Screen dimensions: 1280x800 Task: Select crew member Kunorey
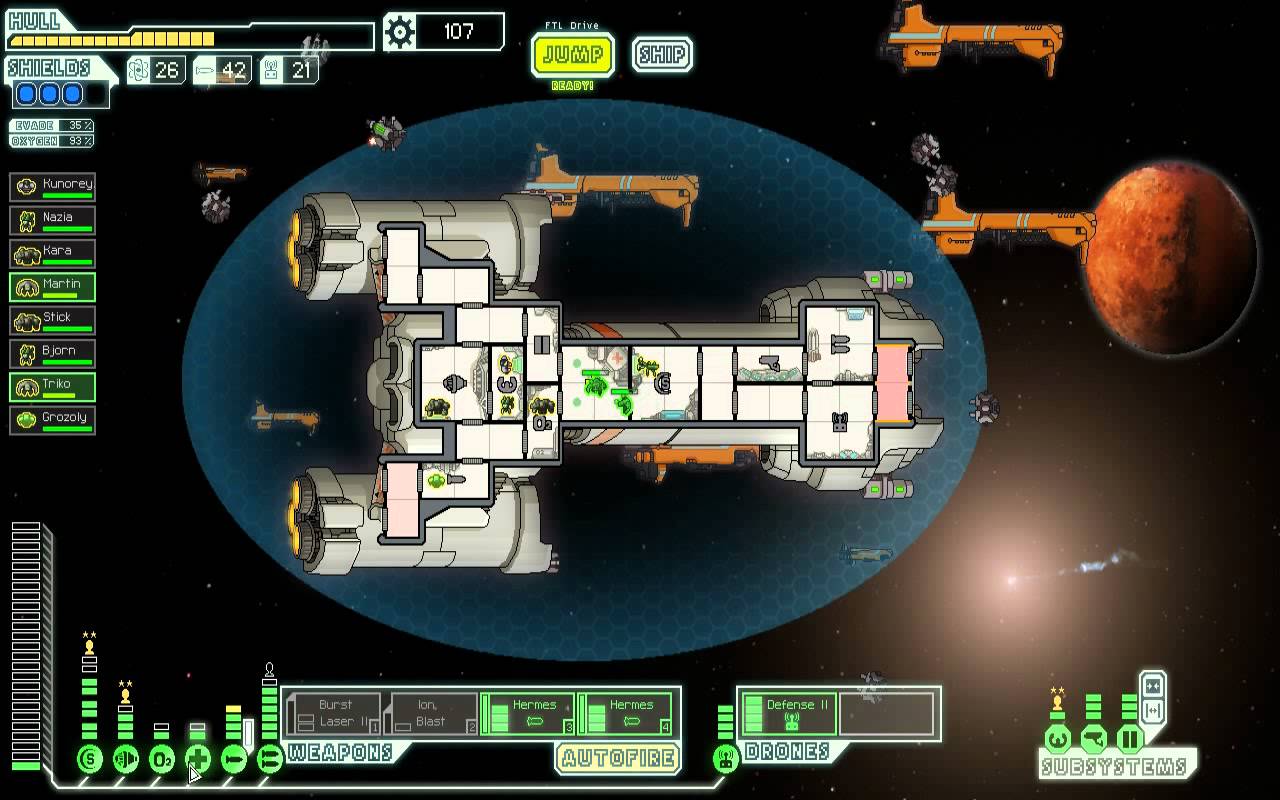coord(53,186)
